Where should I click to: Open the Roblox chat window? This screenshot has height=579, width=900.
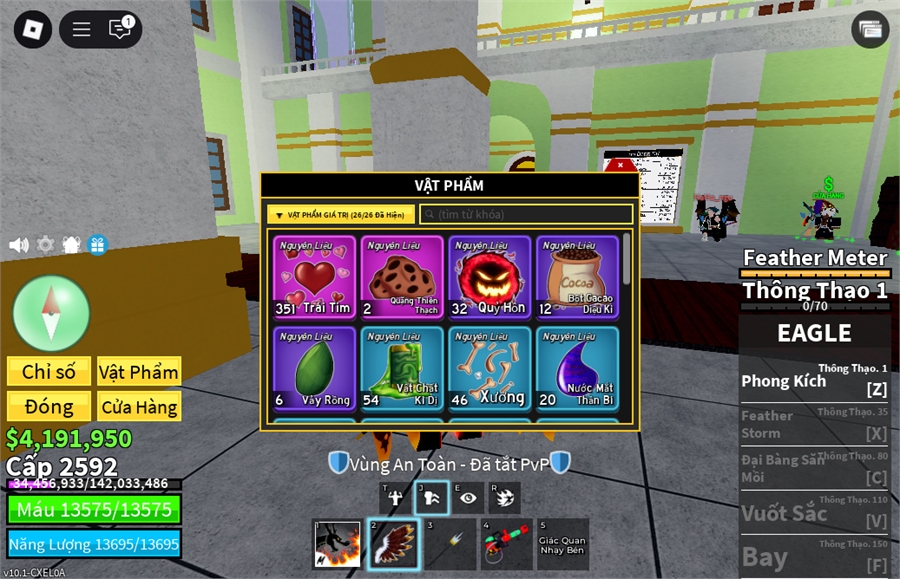point(120,29)
